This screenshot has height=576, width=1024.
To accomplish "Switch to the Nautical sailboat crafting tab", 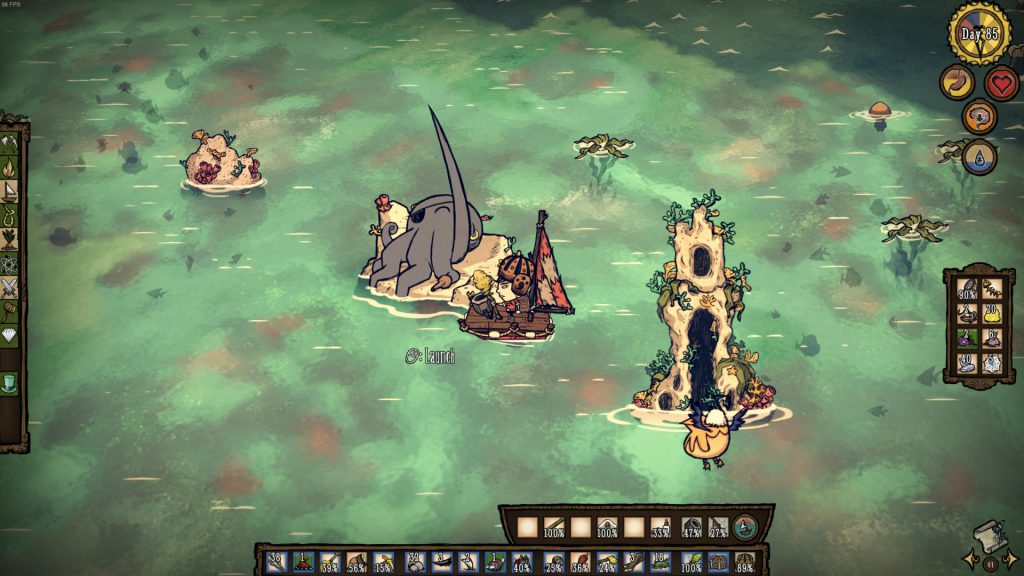I will coord(10,191).
